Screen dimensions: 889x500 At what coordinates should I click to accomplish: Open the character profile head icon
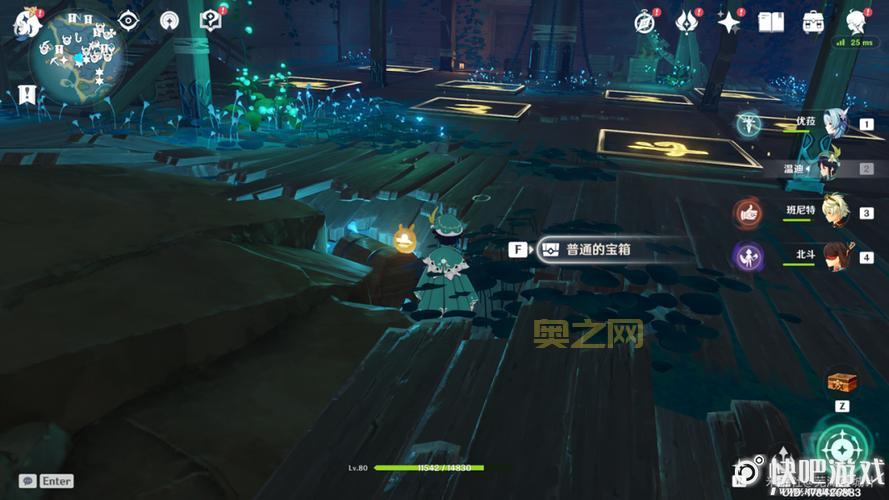[x=856, y=21]
